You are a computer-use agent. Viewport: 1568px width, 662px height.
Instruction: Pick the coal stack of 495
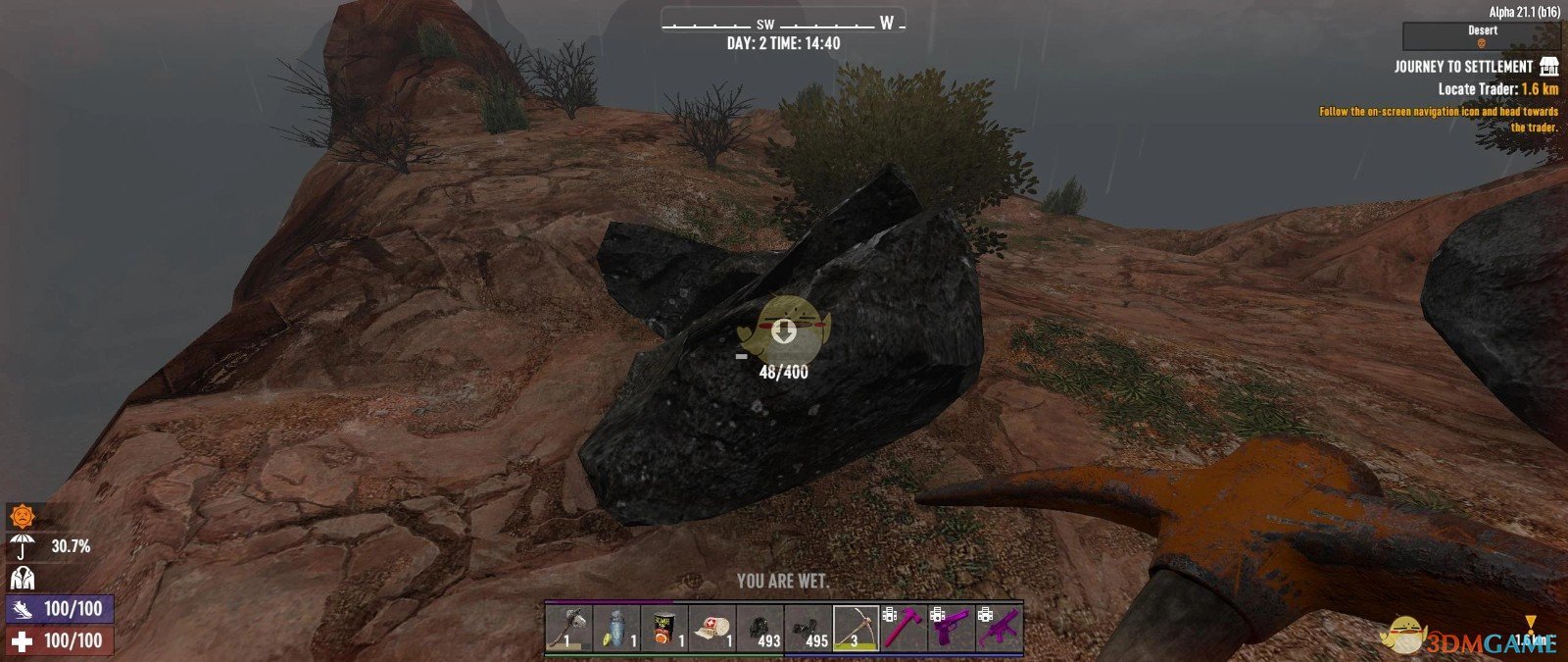808,628
